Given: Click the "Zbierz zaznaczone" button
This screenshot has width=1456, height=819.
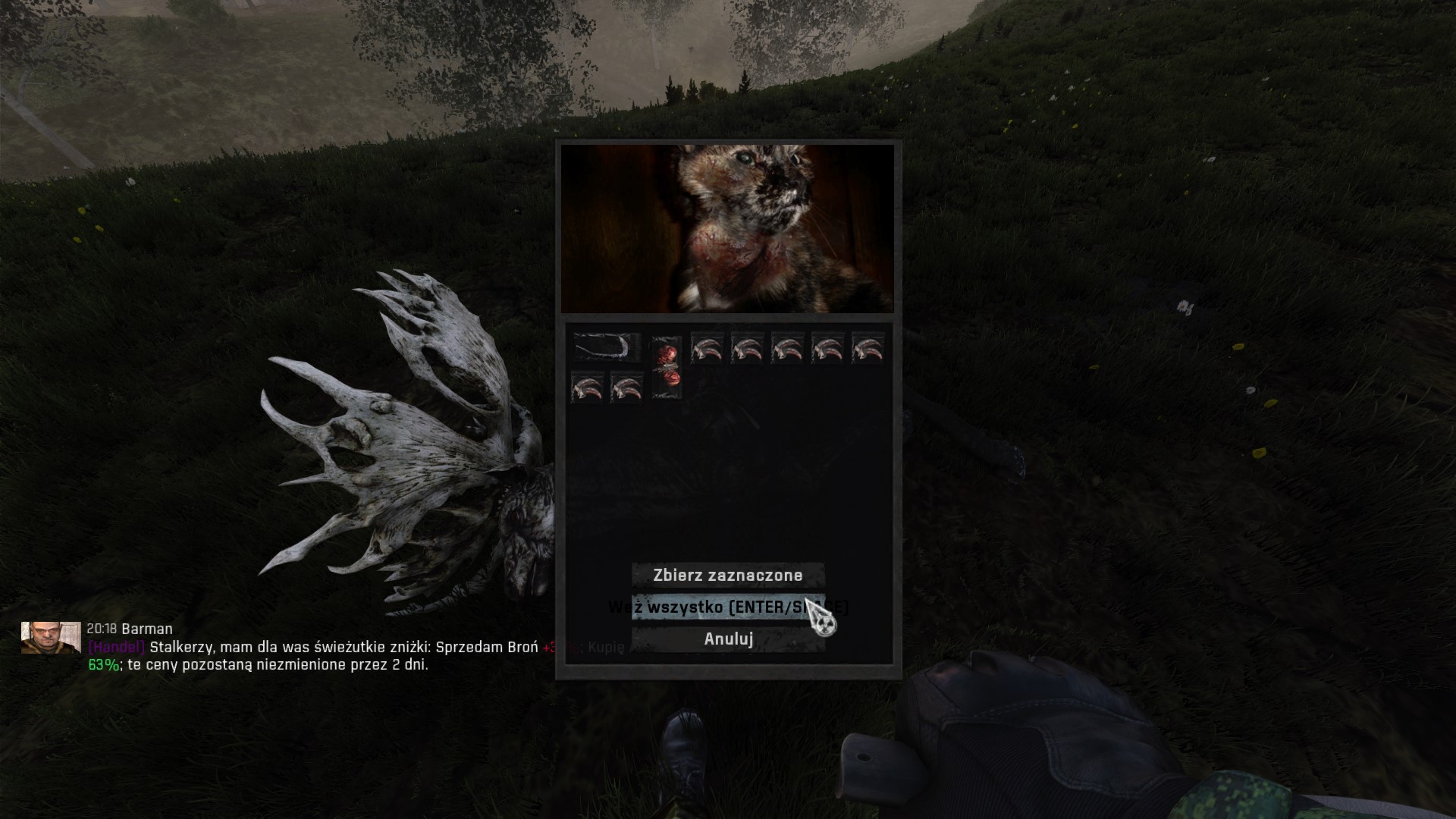Looking at the screenshot, I should (x=728, y=575).
